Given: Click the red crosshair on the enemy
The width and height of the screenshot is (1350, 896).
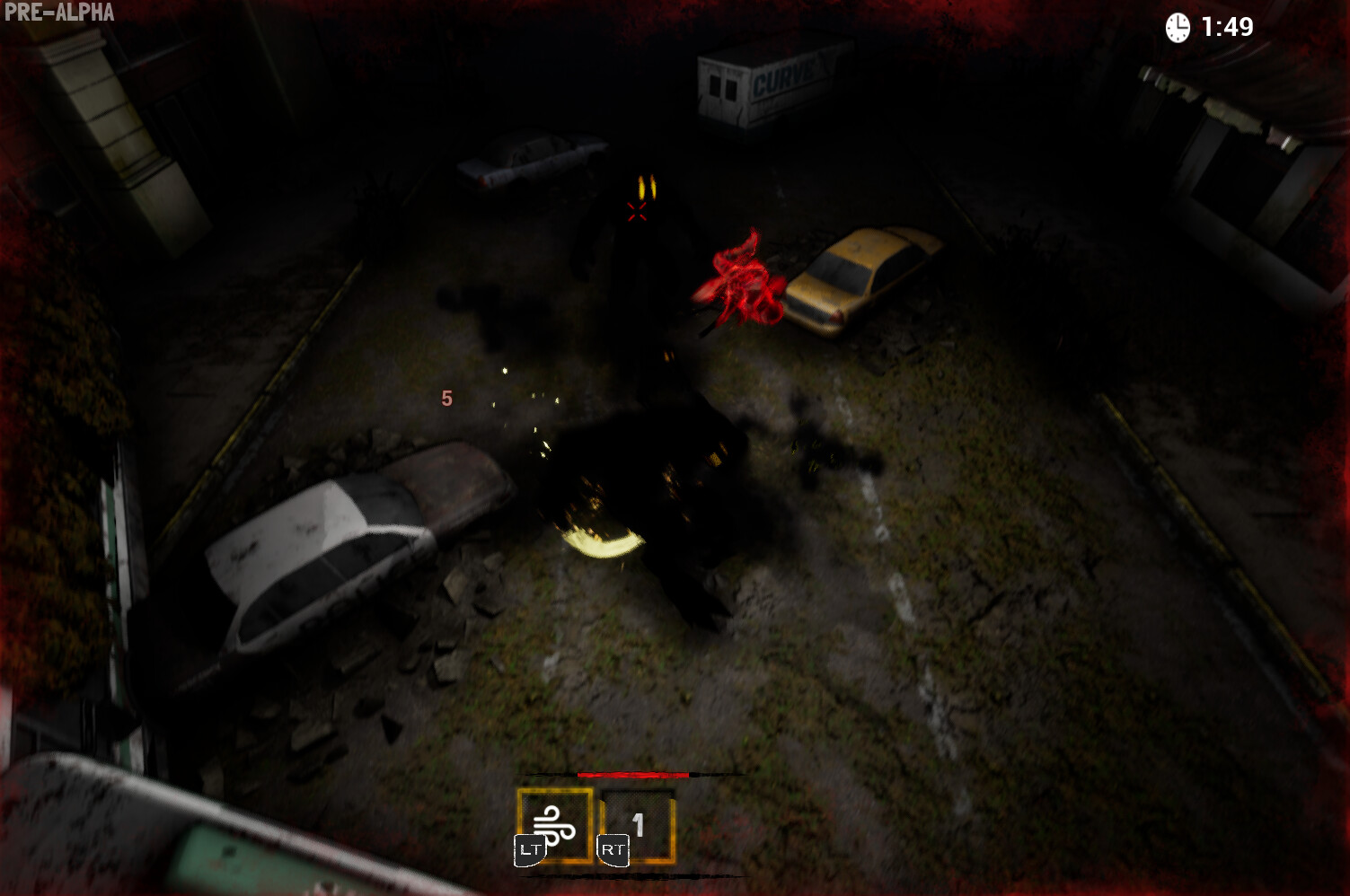Looking at the screenshot, I should tap(639, 213).
